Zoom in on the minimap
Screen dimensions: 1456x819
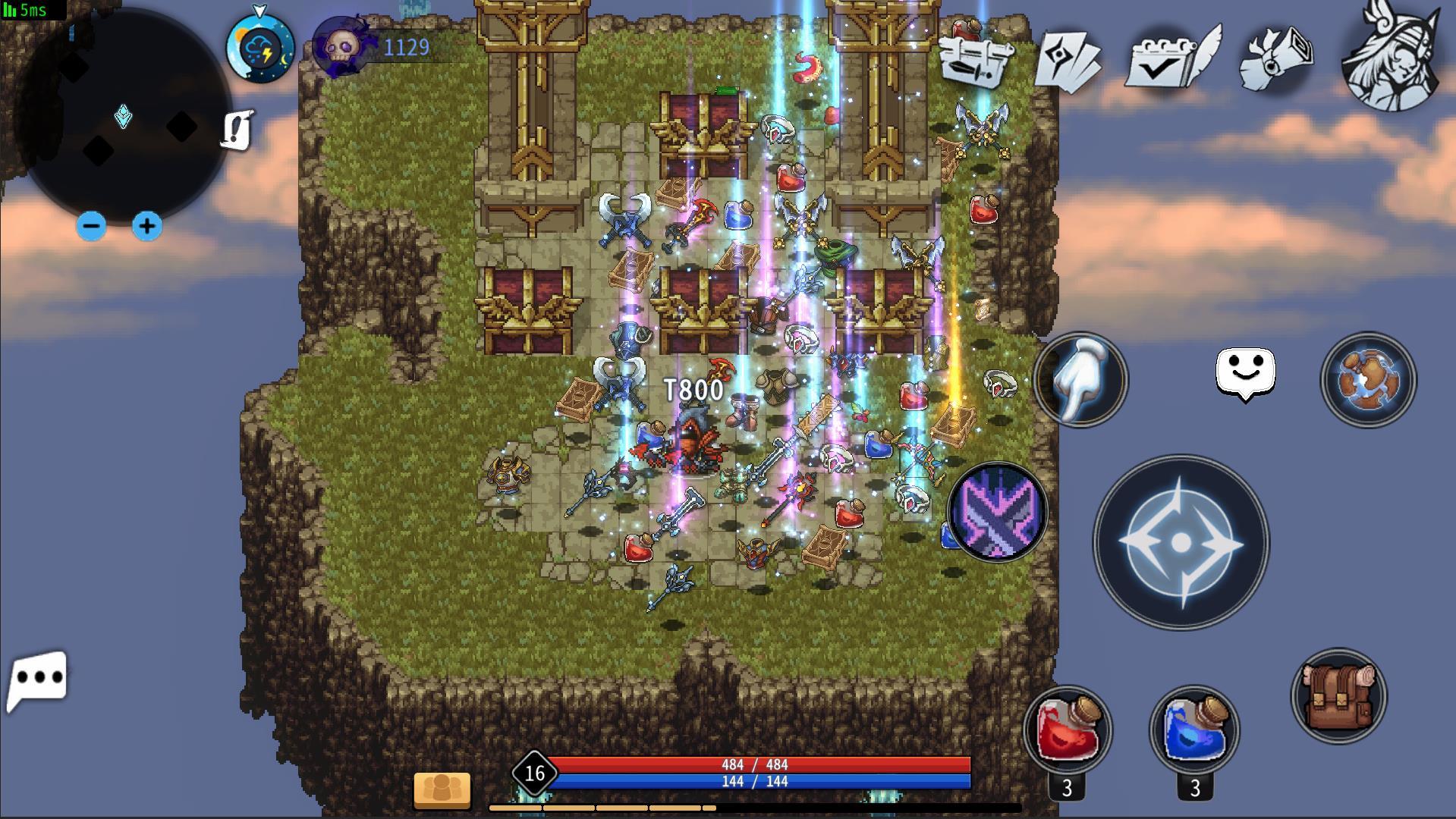coord(147,225)
